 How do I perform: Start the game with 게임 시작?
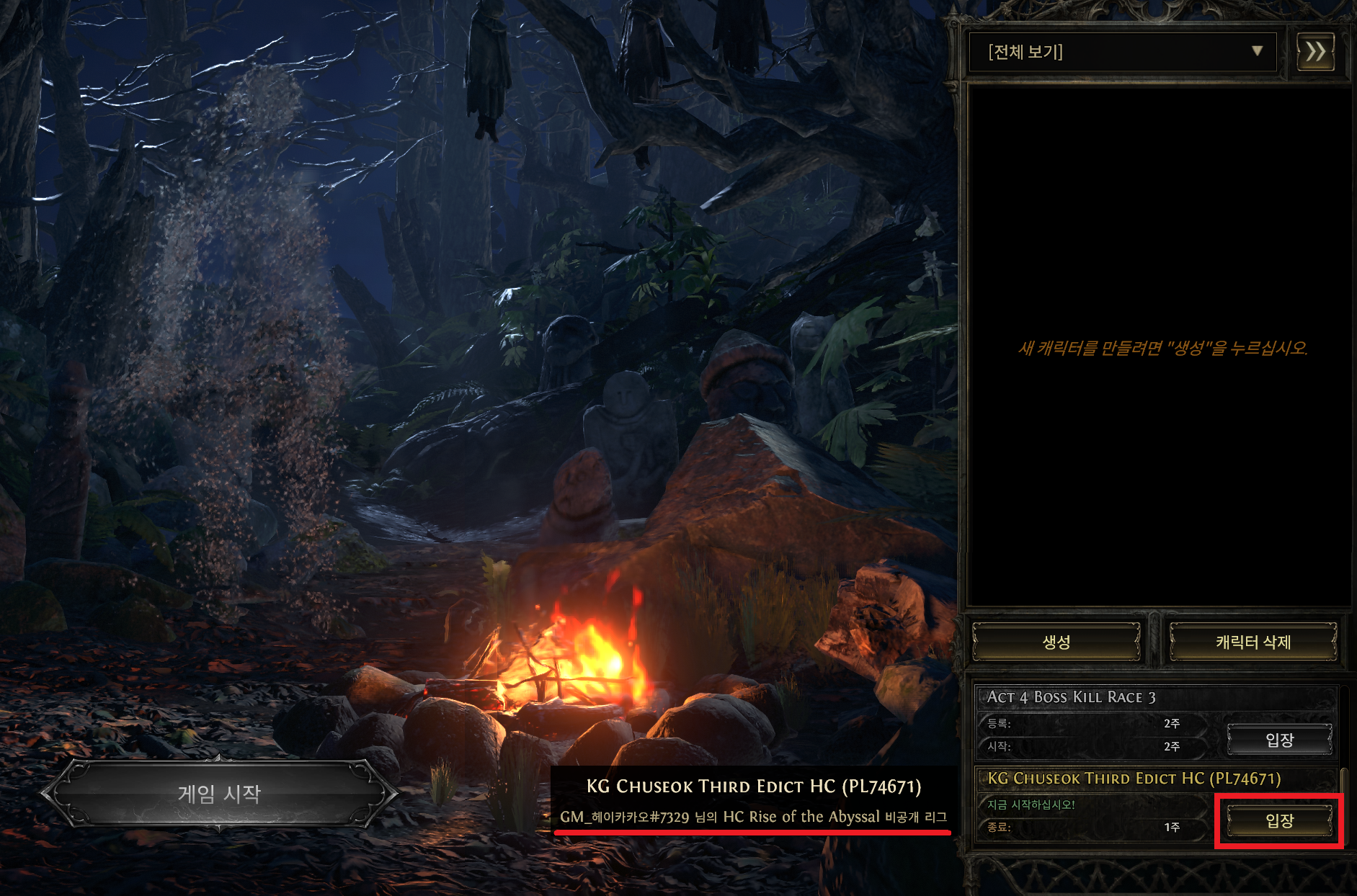(219, 794)
